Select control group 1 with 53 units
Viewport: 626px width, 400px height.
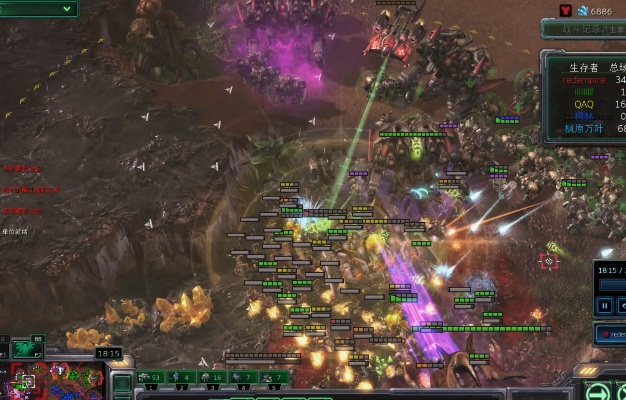[151, 378]
